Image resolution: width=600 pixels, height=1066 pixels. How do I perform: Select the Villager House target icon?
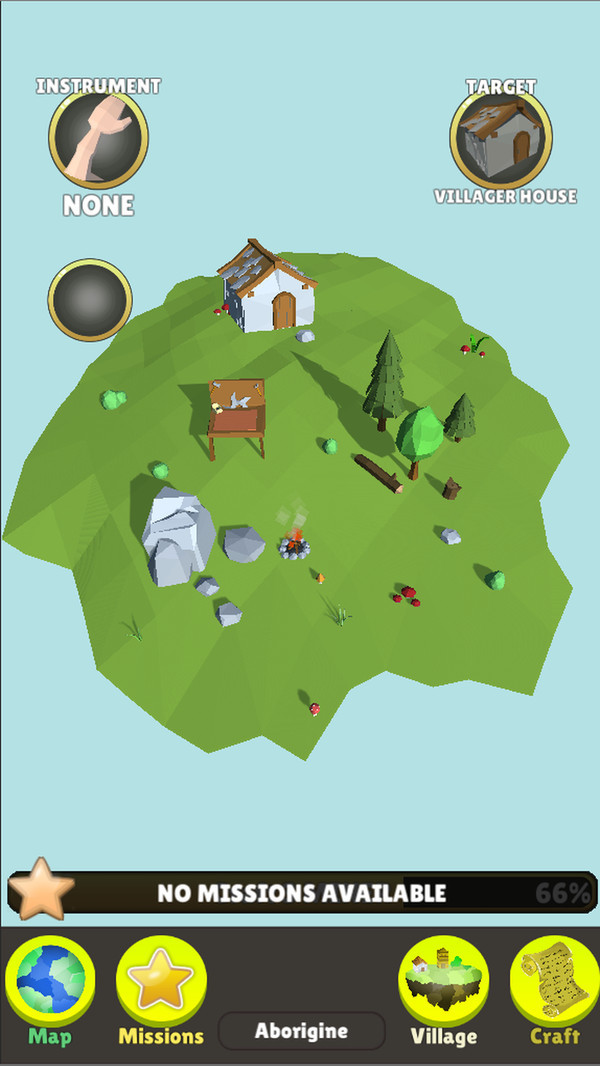point(502,141)
